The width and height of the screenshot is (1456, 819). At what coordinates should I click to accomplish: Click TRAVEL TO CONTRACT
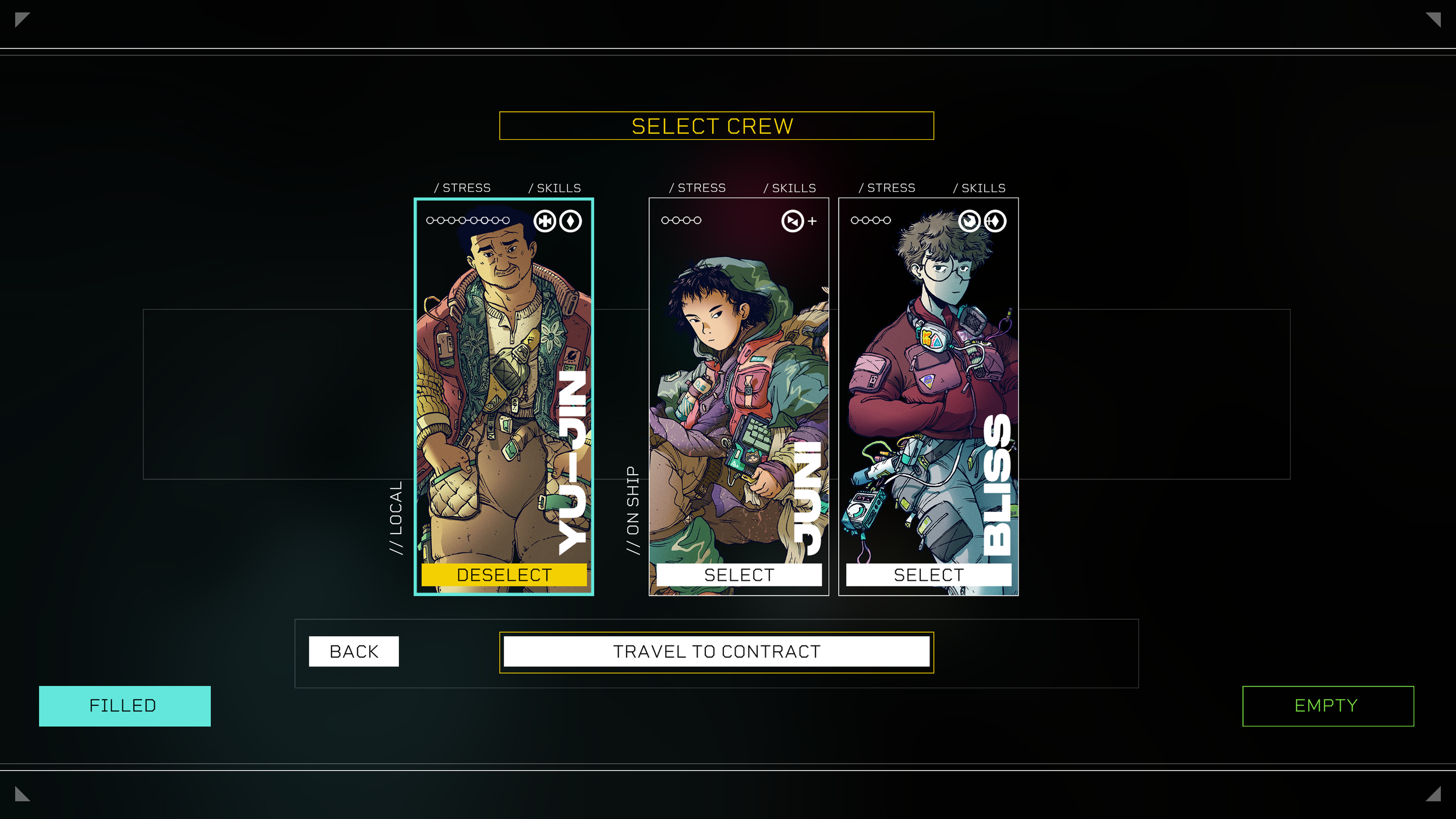point(715,651)
